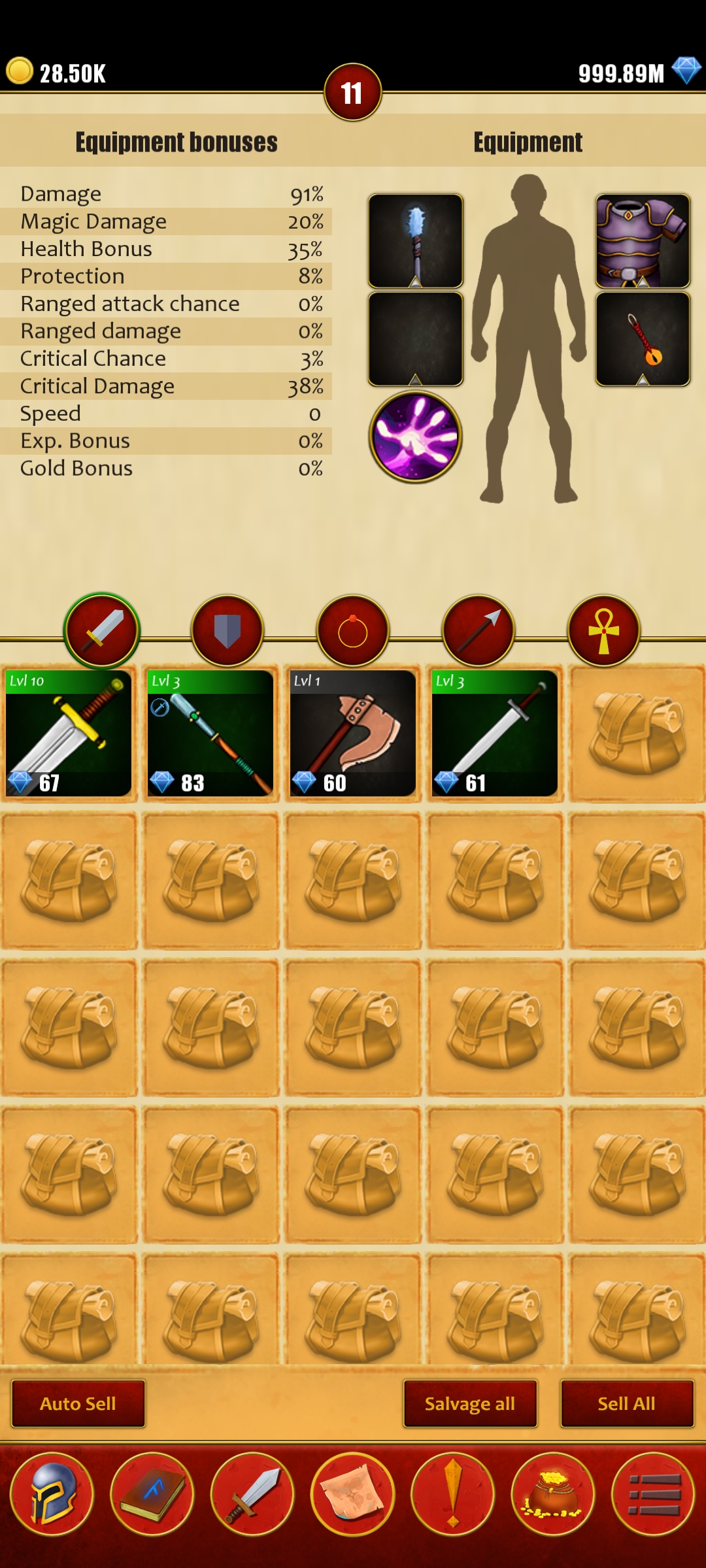Image resolution: width=706 pixels, height=1568 pixels.
Task: Tap the Auto Sell button
Action: (78, 1403)
